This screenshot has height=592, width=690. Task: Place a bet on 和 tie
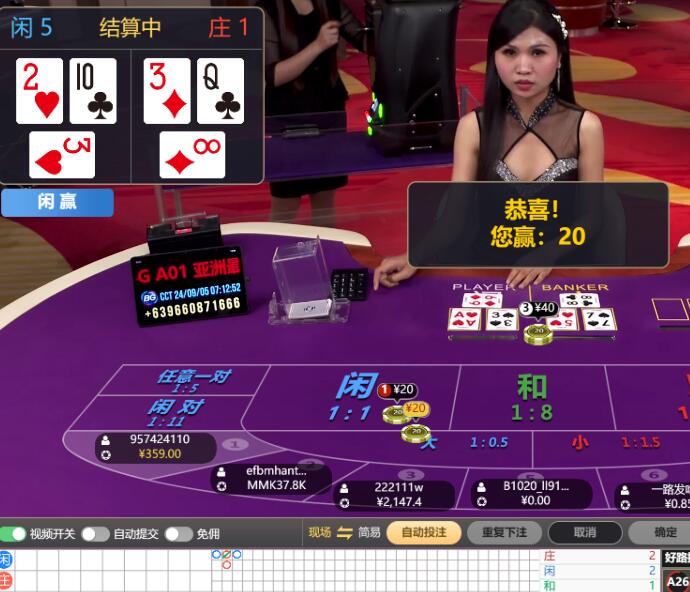(532, 398)
